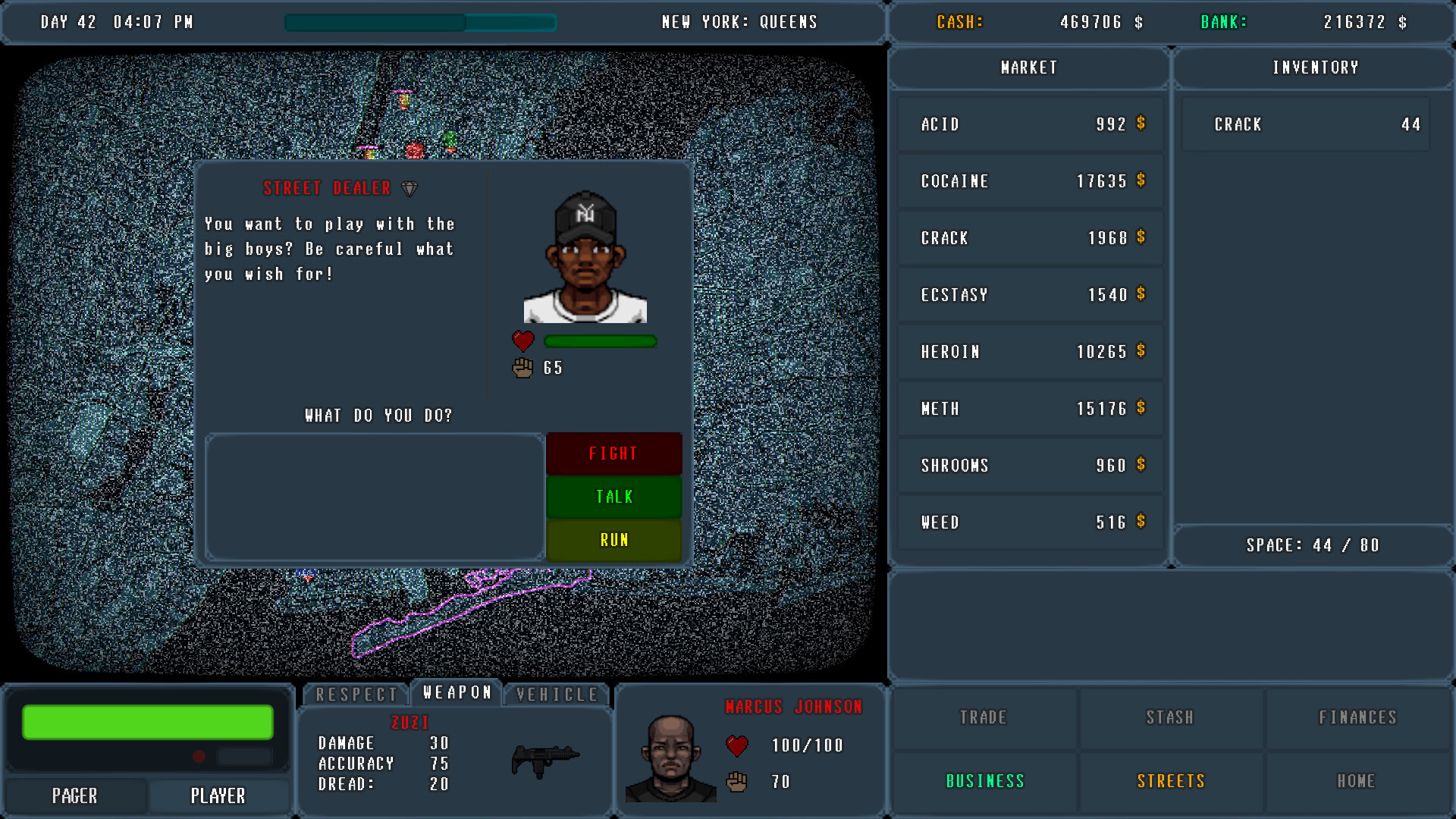The height and width of the screenshot is (819, 1456).
Task: Open the Finances screen
Action: coord(1357,717)
